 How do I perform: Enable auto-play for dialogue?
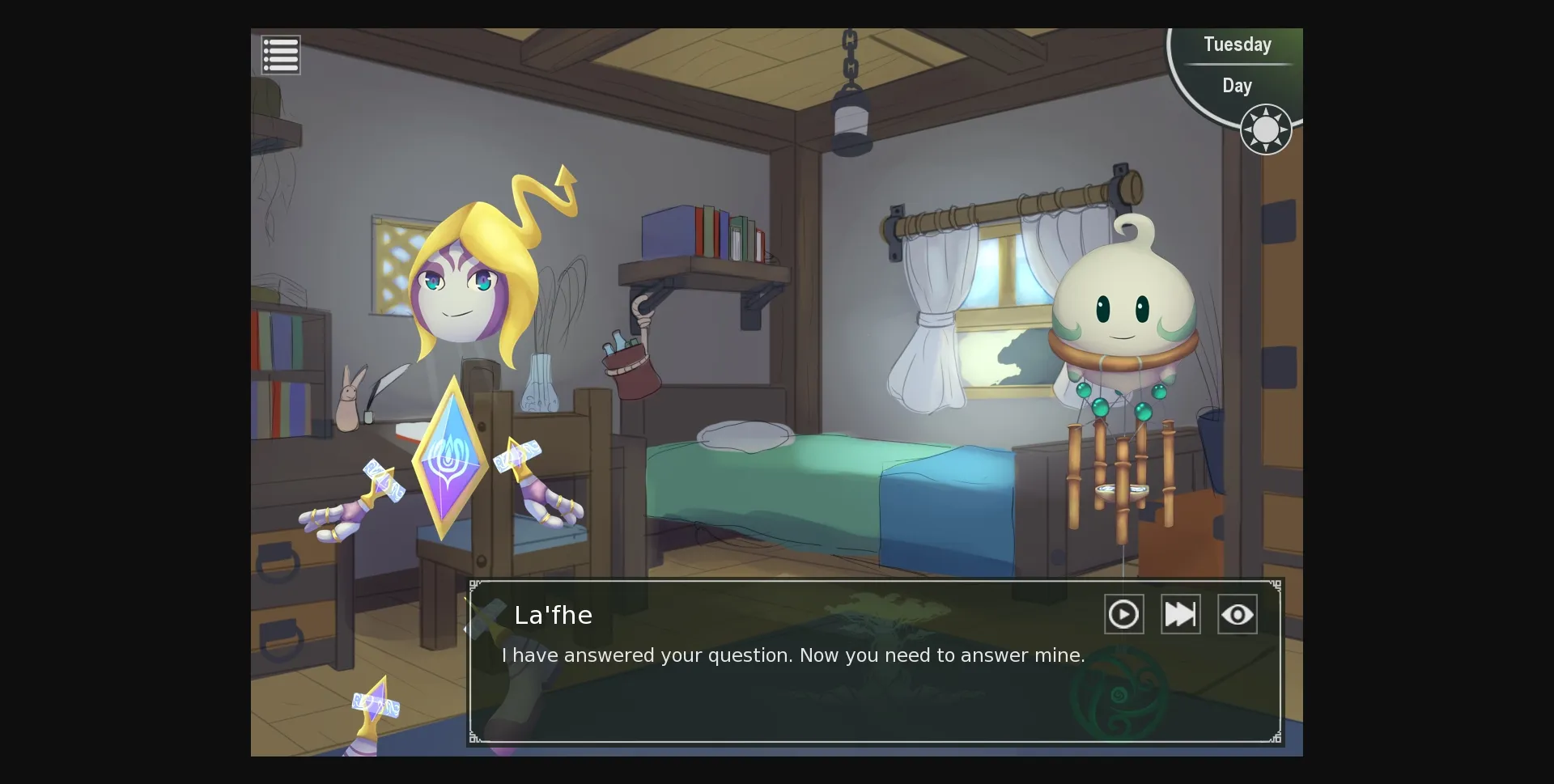tap(1124, 614)
